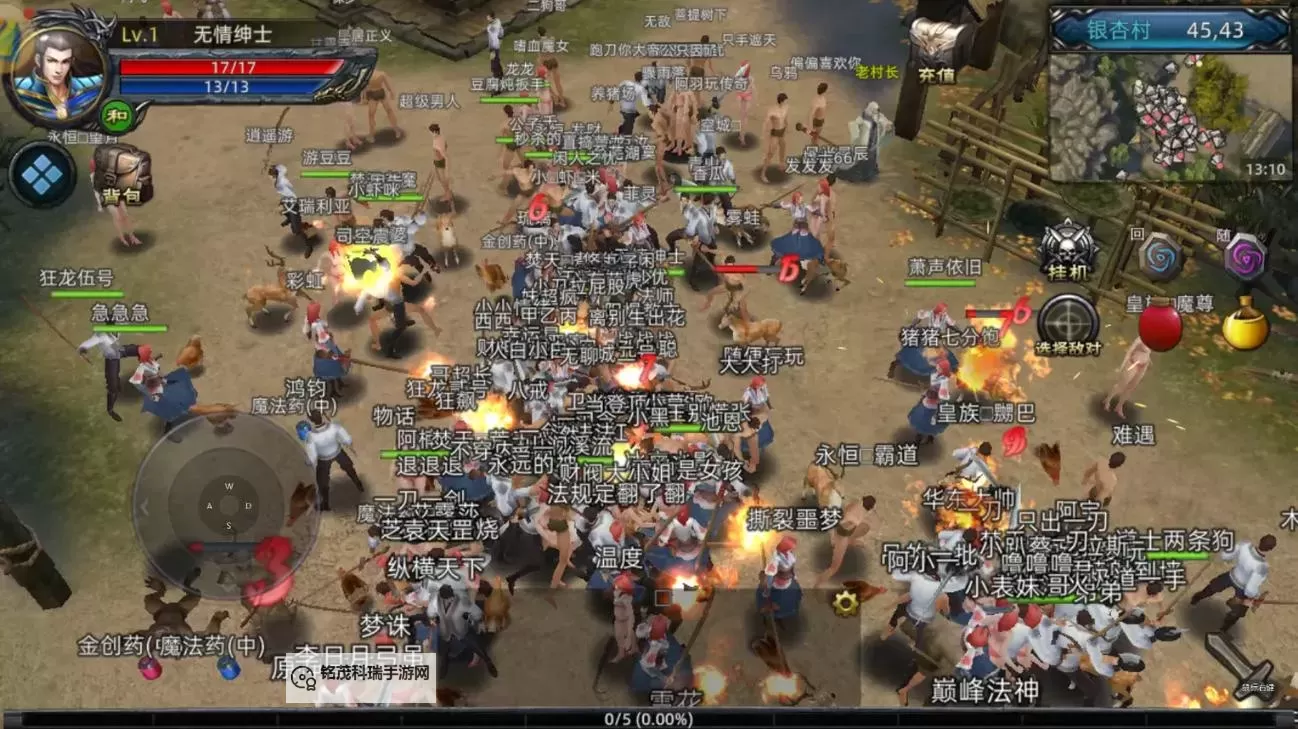Drink the yellow potion flask
Screen dimensions: 1298x729
(1245, 327)
